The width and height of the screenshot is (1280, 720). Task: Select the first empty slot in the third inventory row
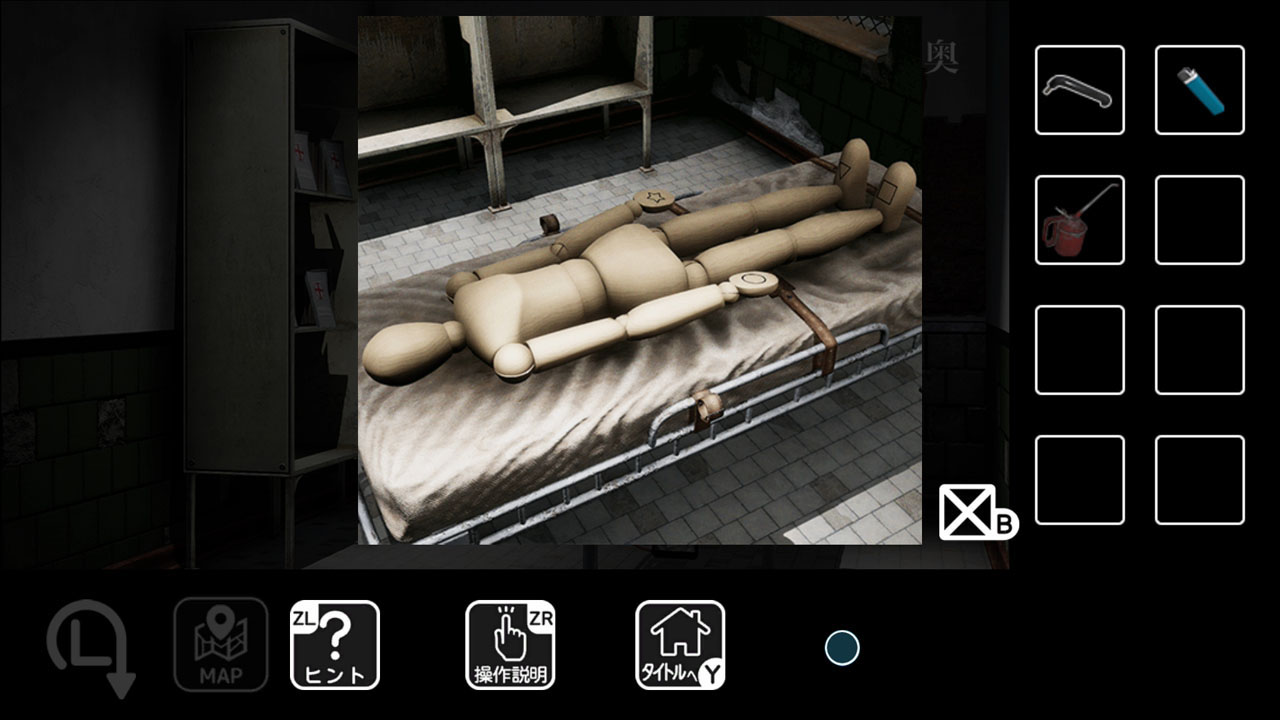tap(1080, 350)
